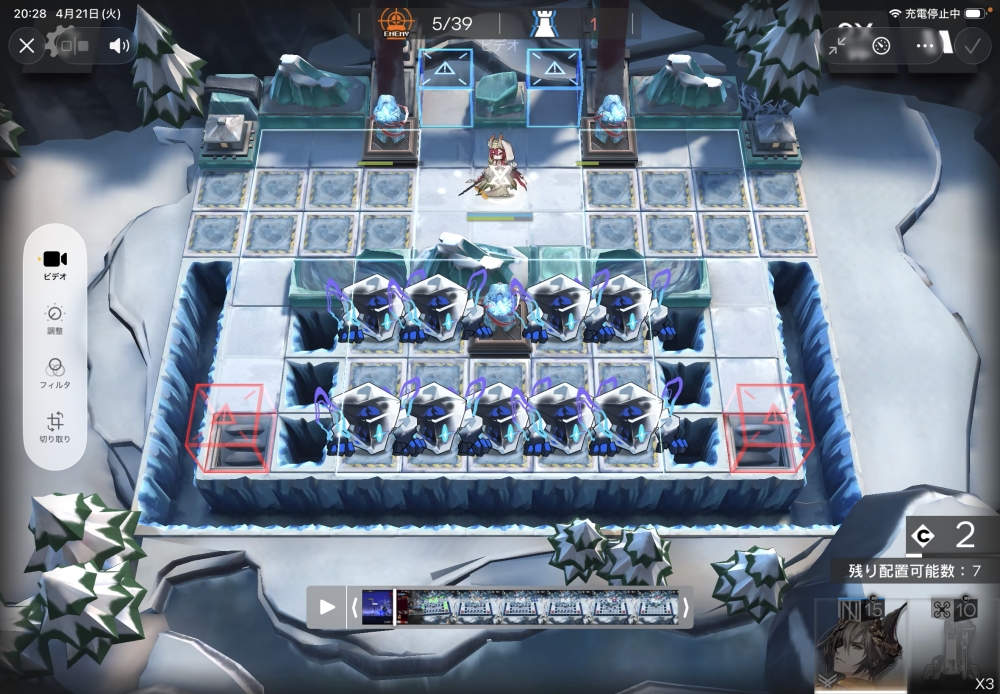Screen dimensions: 1000x694
Task: Open the three-dot more options menu
Action: [925, 45]
